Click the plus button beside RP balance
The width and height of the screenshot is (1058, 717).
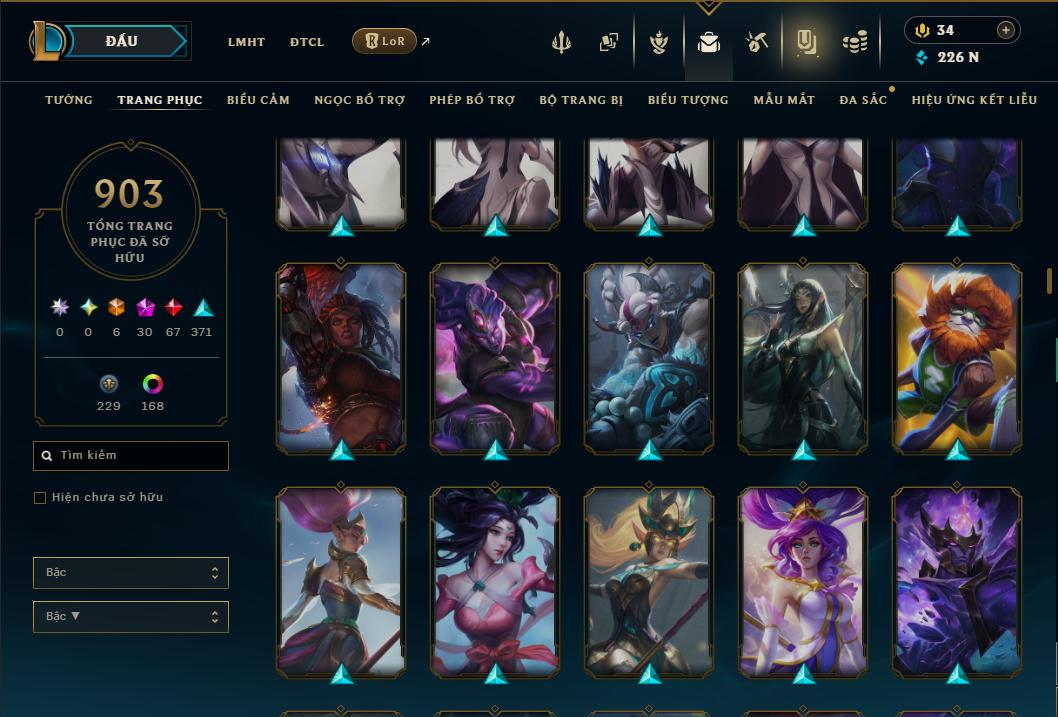[1005, 30]
